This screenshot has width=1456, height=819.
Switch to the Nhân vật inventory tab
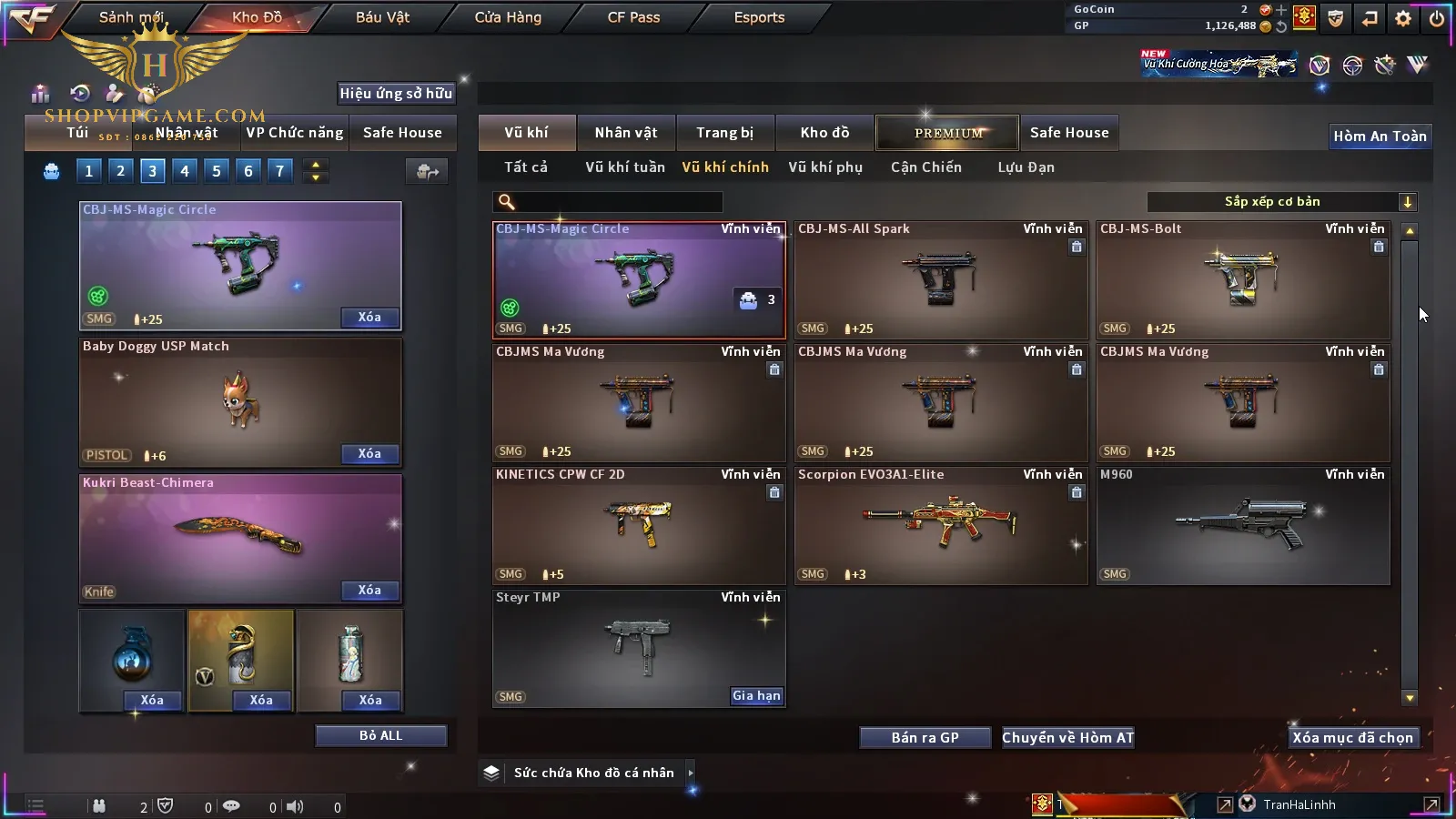click(625, 133)
